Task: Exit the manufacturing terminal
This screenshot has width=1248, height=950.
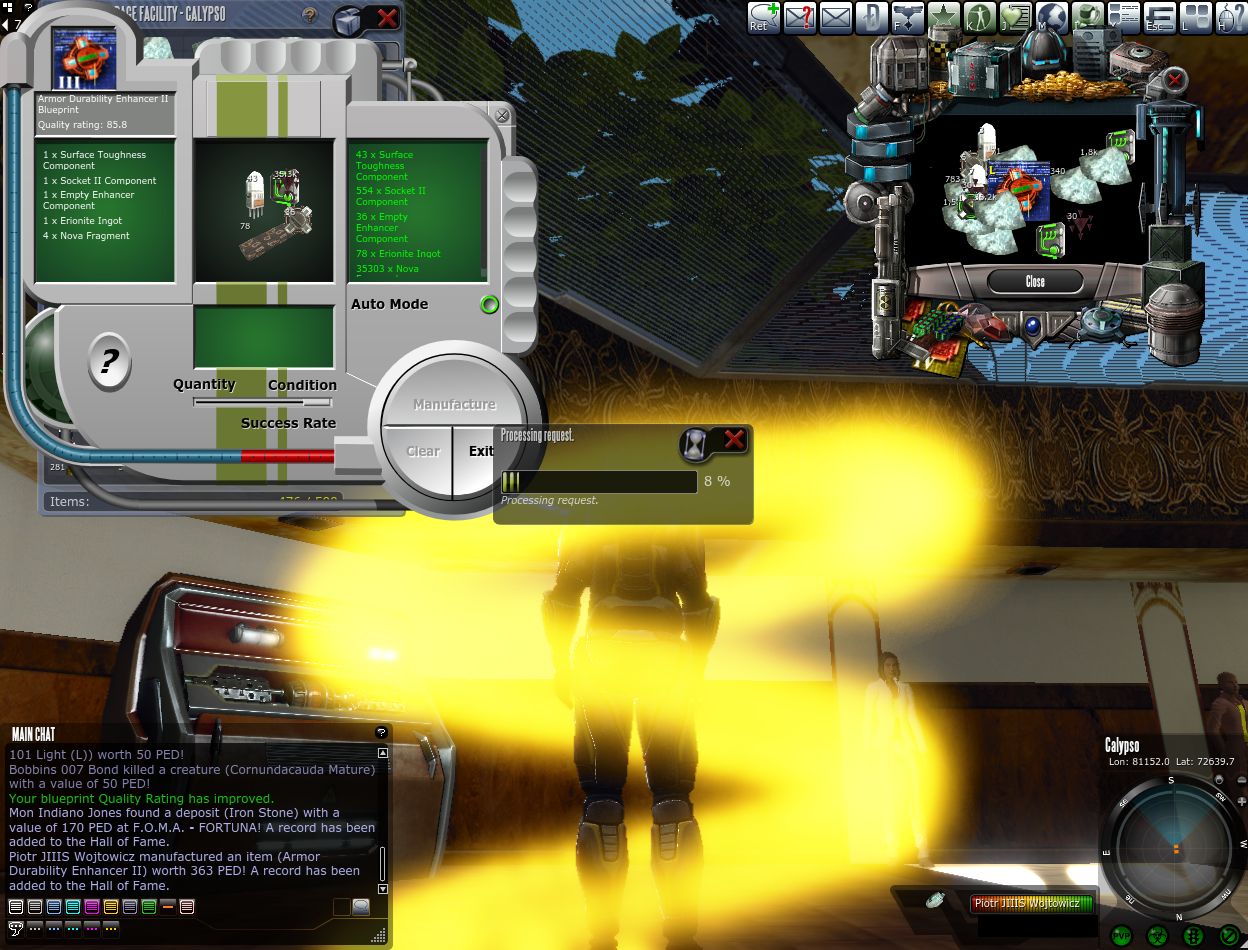Action: pyautogui.click(x=481, y=451)
